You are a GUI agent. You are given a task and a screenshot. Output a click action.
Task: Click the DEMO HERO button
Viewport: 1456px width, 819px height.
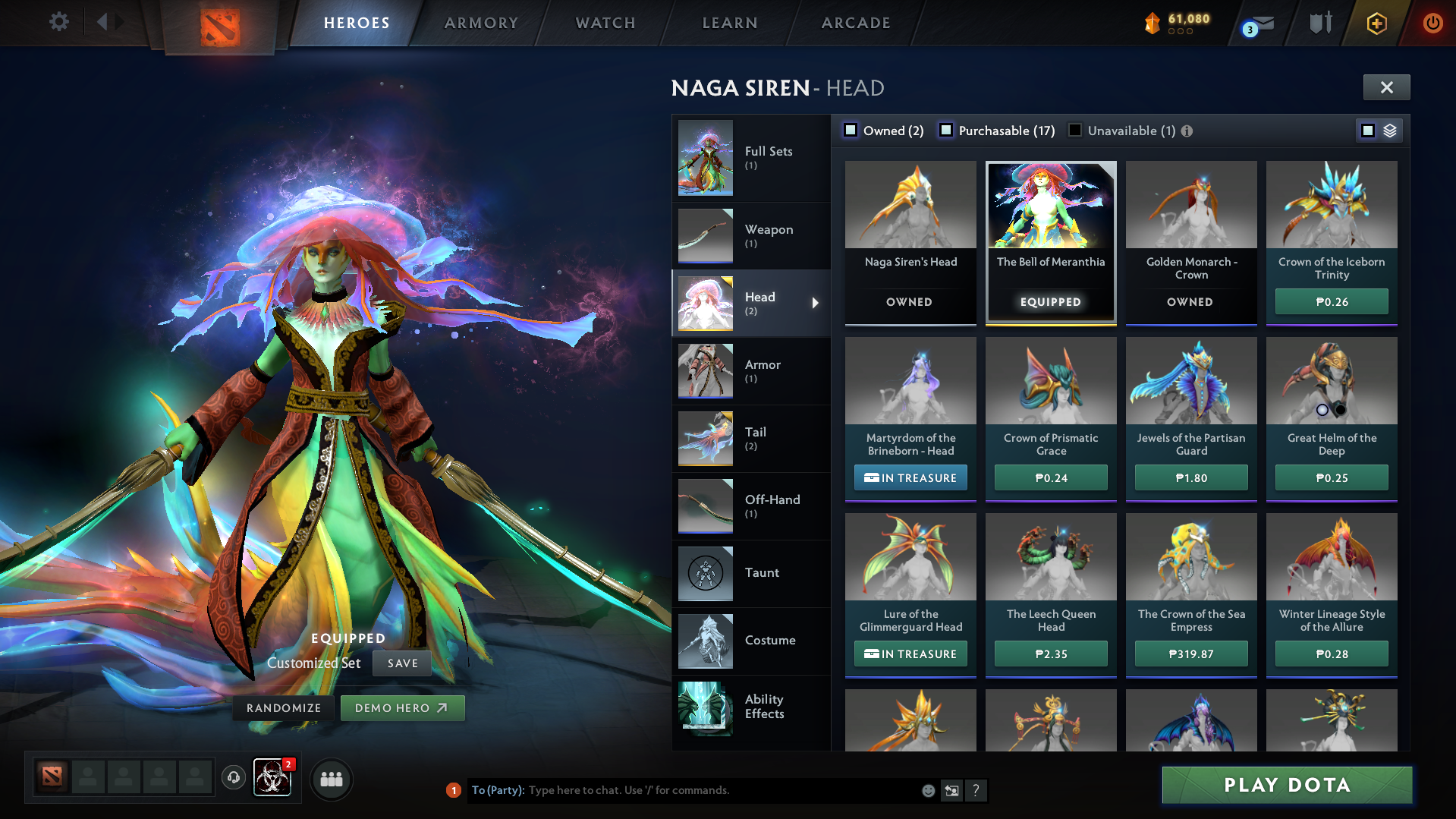pos(402,707)
